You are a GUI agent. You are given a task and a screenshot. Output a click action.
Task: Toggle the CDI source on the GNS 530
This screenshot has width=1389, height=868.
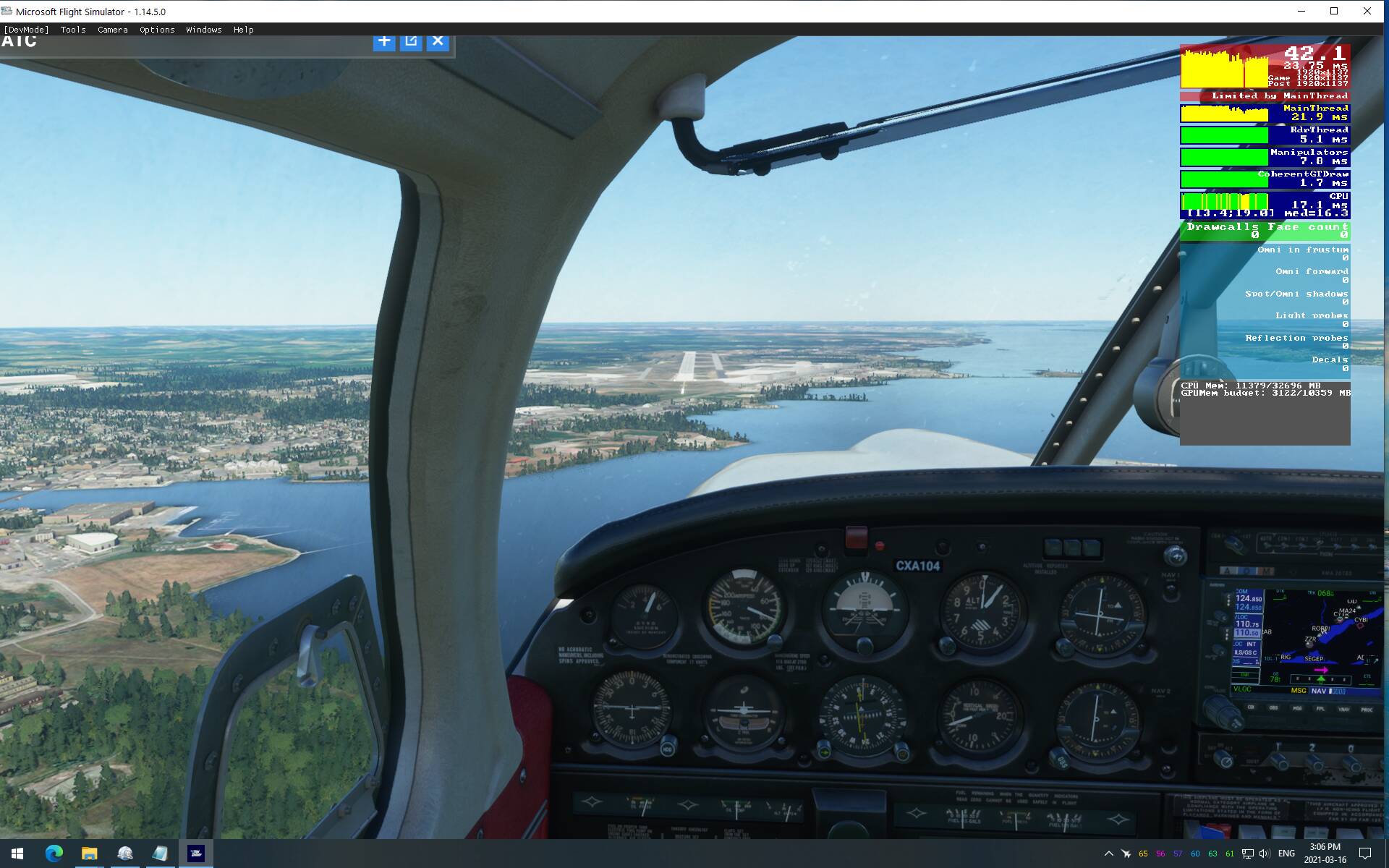(x=1251, y=707)
